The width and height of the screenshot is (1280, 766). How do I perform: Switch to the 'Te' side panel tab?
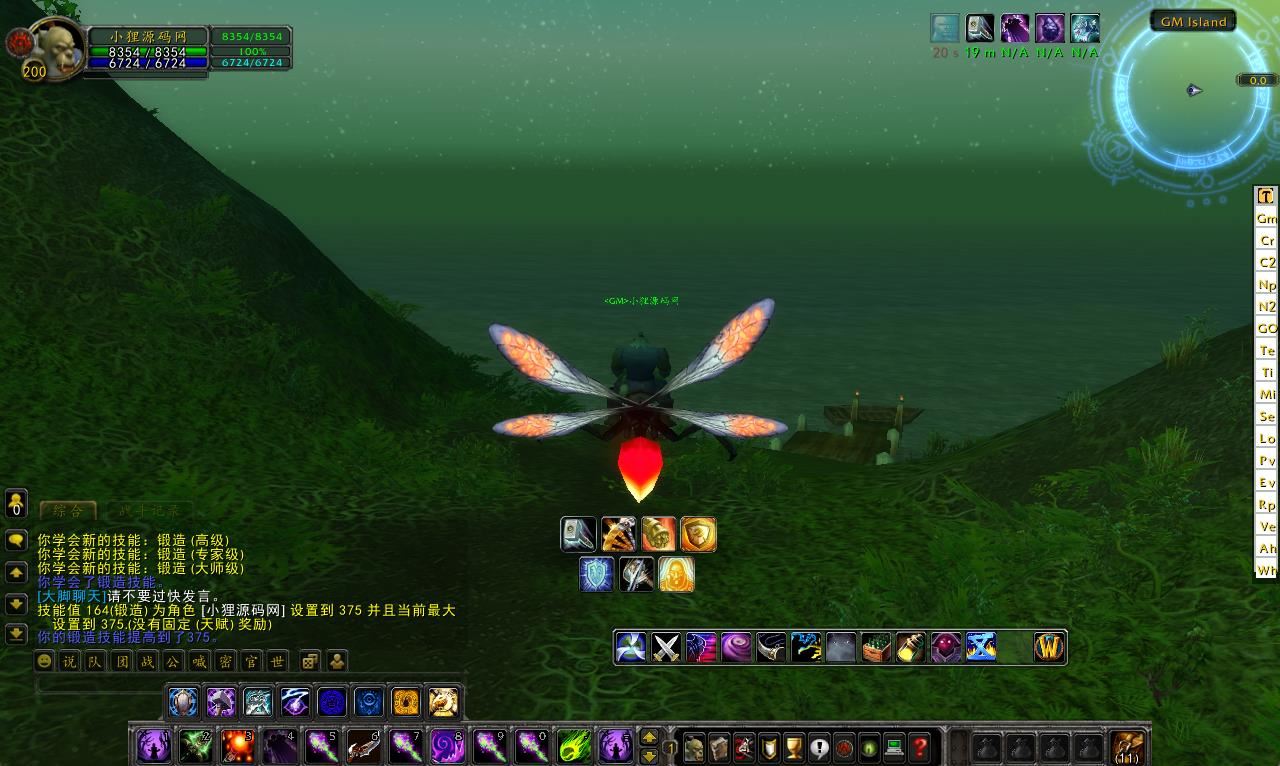click(x=1267, y=350)
